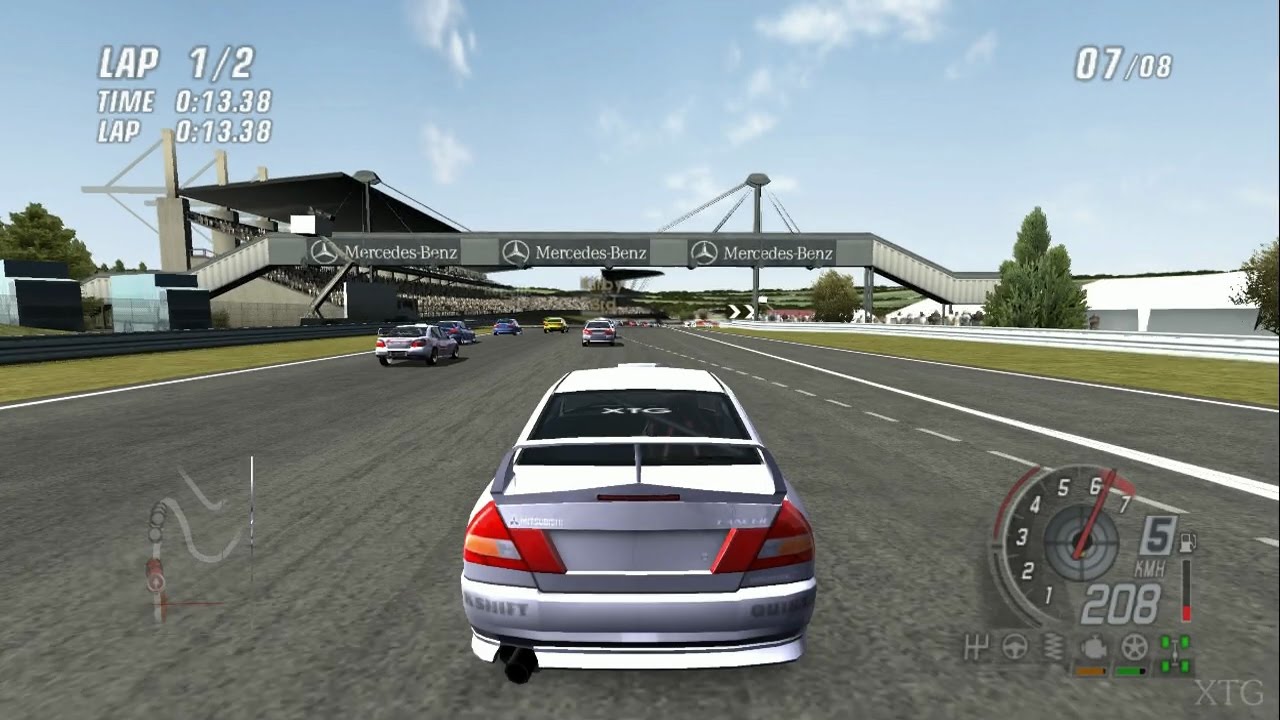Select the steering wheel damage indicator icon
This screenshot has height=720, width=1280.
point(1015,646)
